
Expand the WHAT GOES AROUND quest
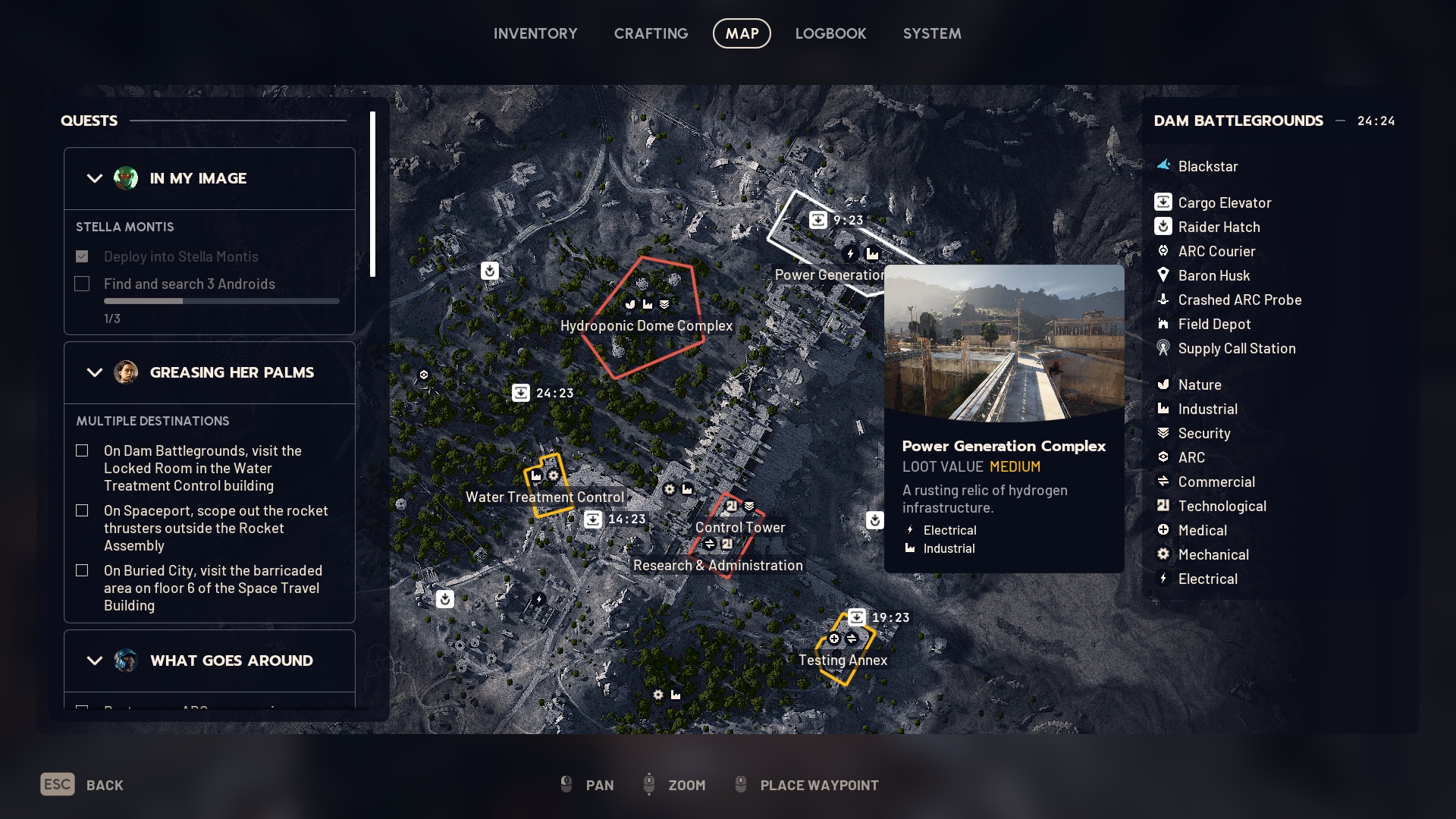point(94,661)
